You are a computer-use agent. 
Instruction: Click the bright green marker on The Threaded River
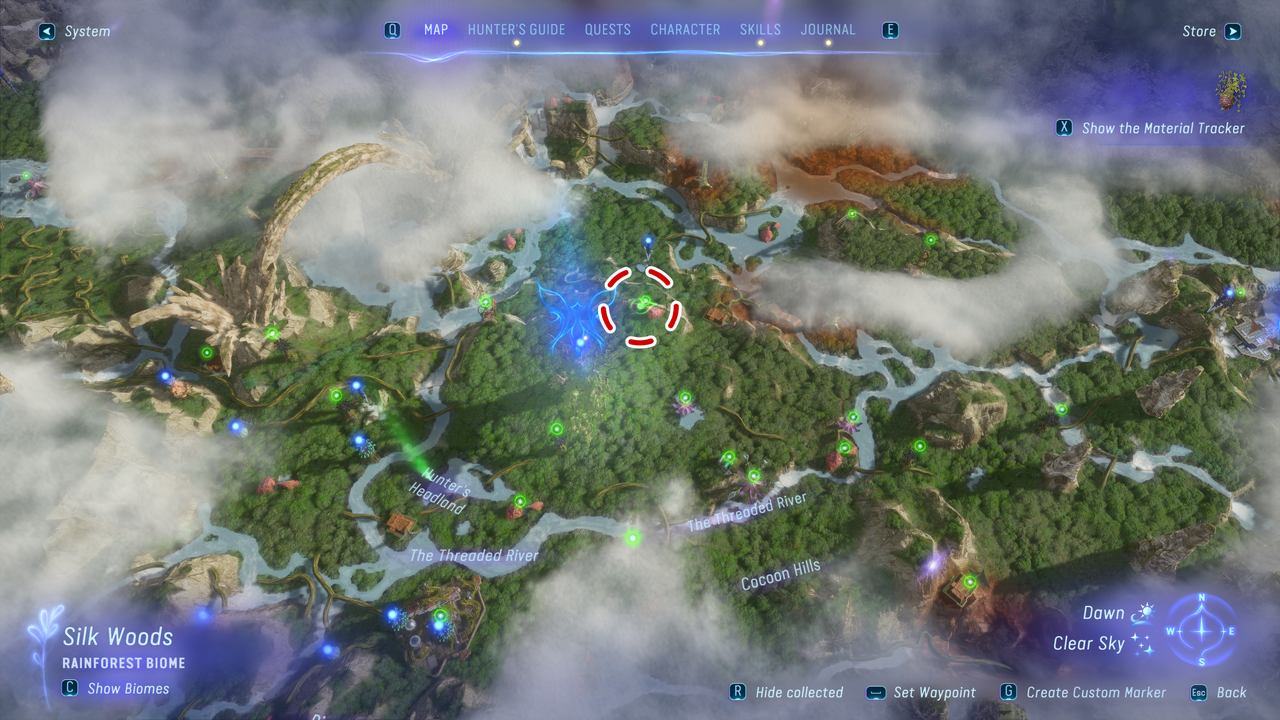coord(632,538)
